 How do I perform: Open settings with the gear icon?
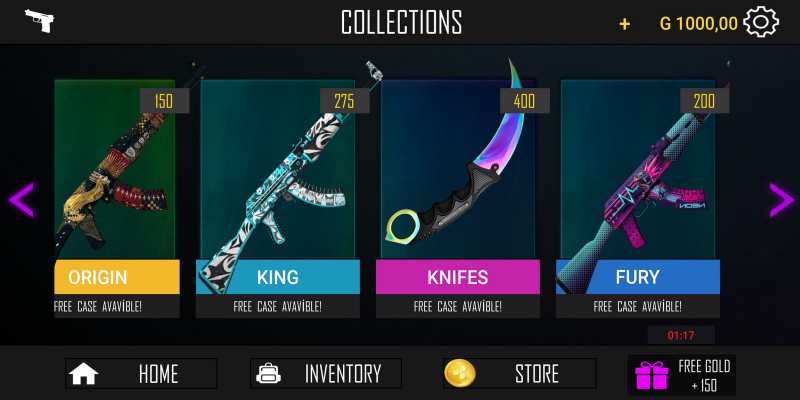(762, 22)
